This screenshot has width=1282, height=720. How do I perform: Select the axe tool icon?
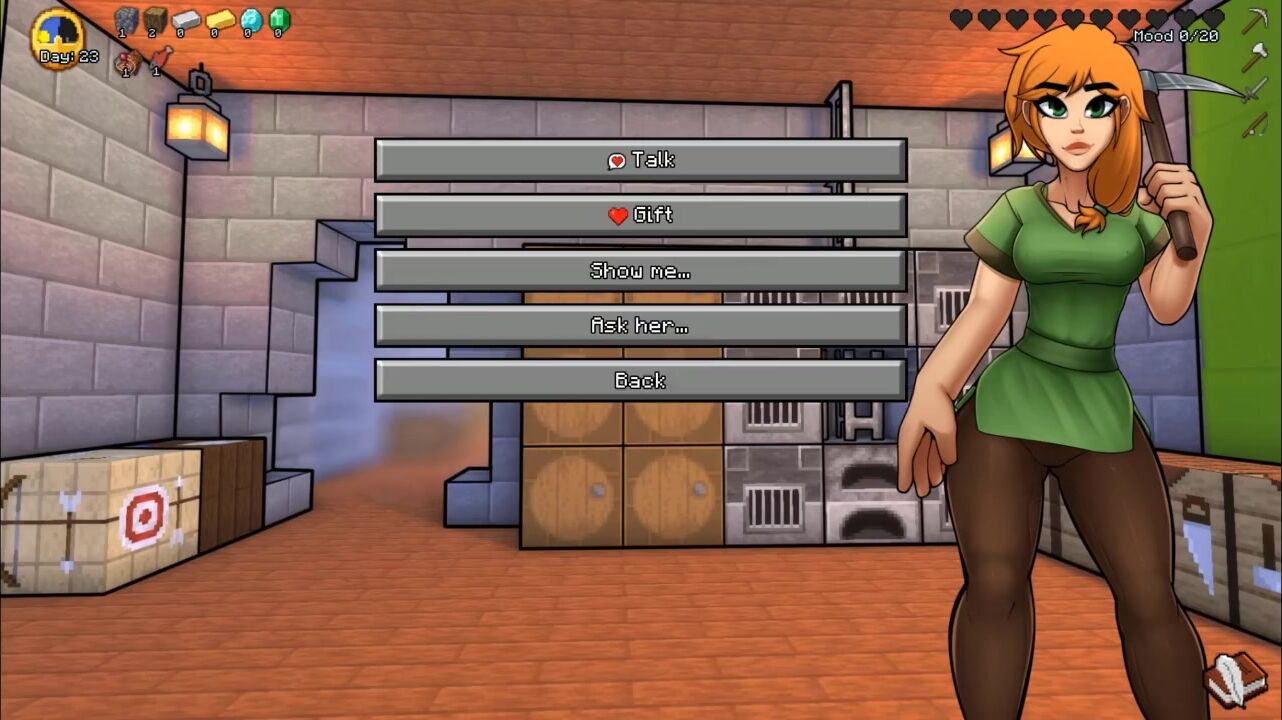coord(1254,57)
